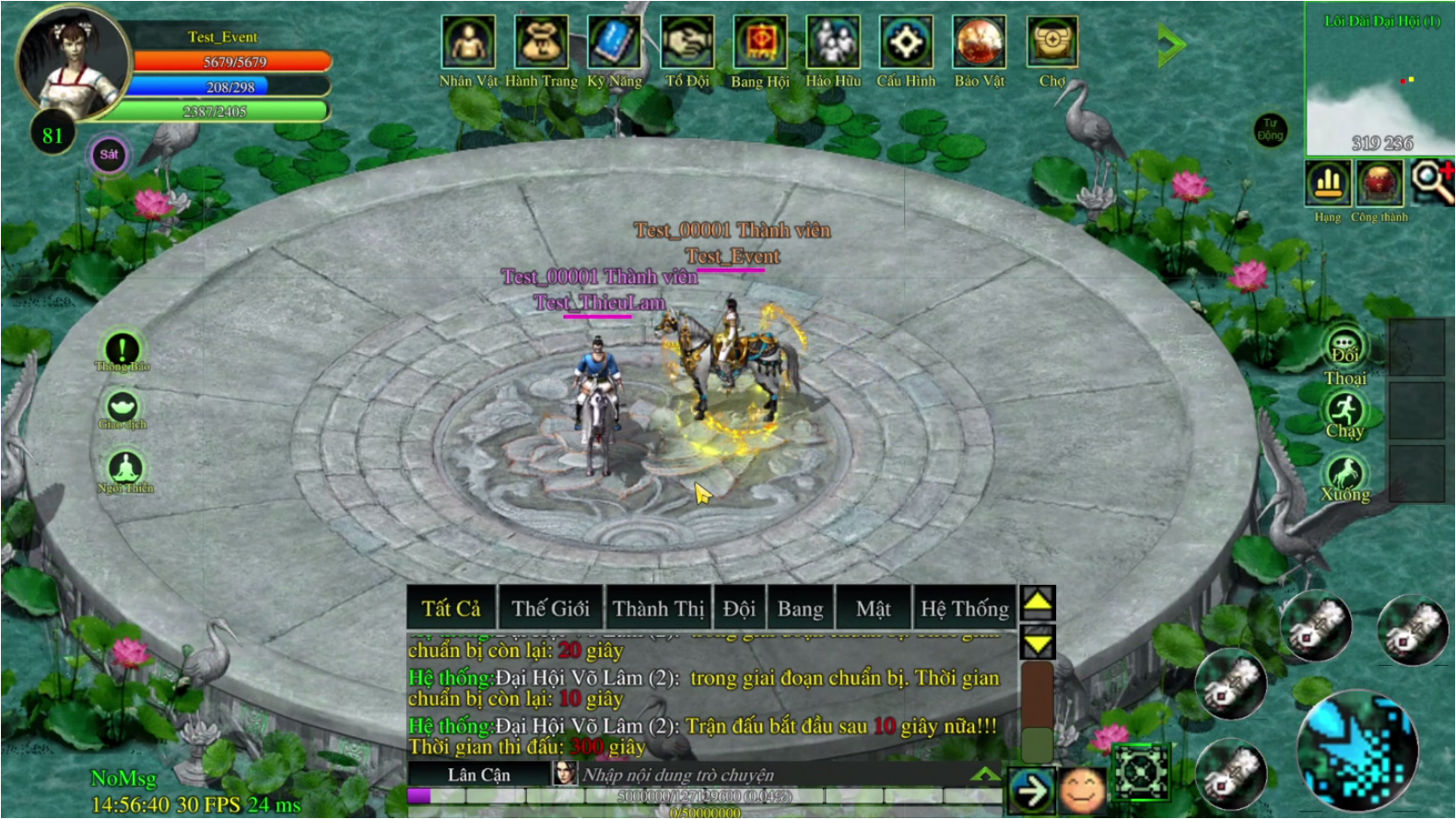Toggle the Chạy run button
Image resolution: width=1456 pixels, height=819 pixels.
click(x=1344, y=412)
